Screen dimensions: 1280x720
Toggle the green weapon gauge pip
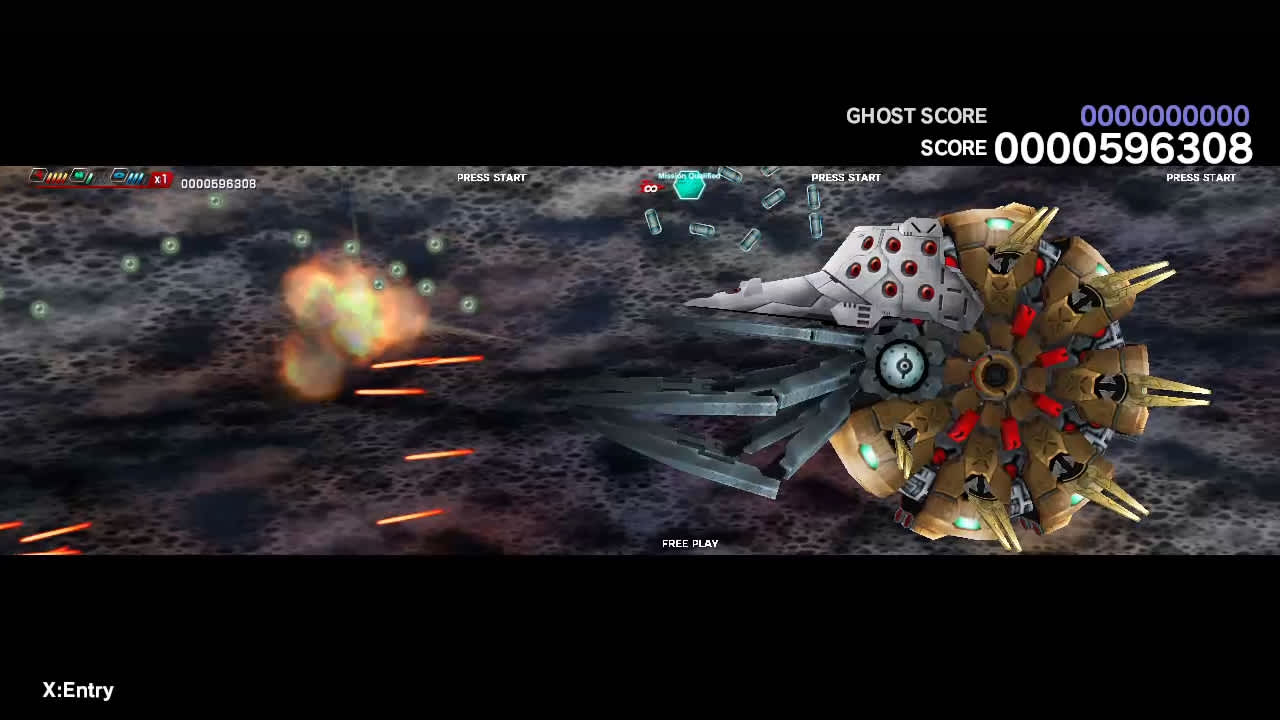[89, 176]
